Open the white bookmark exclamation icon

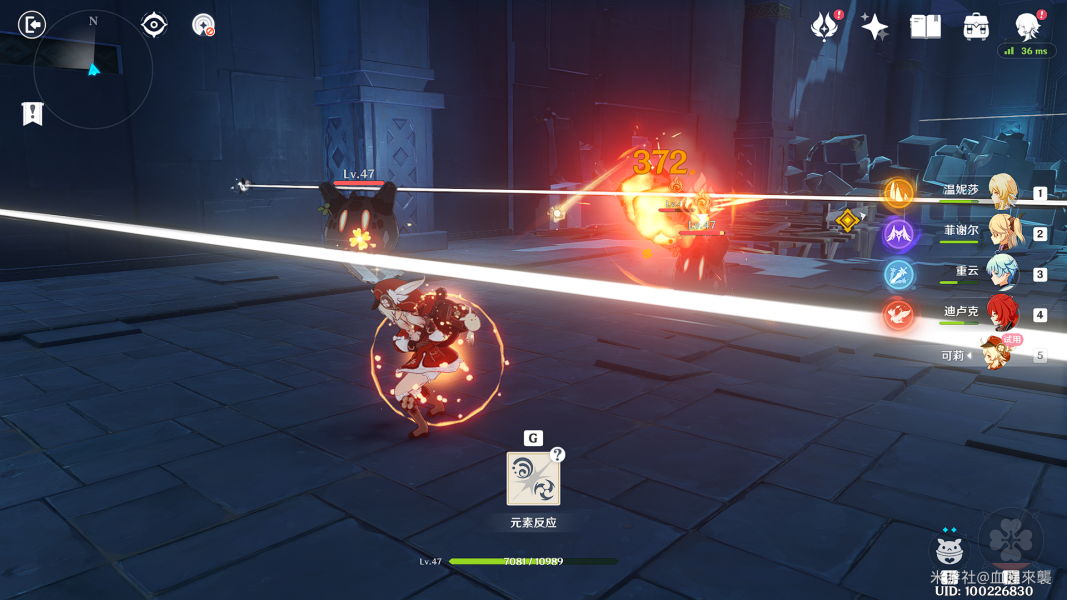[x=33, y=114]
